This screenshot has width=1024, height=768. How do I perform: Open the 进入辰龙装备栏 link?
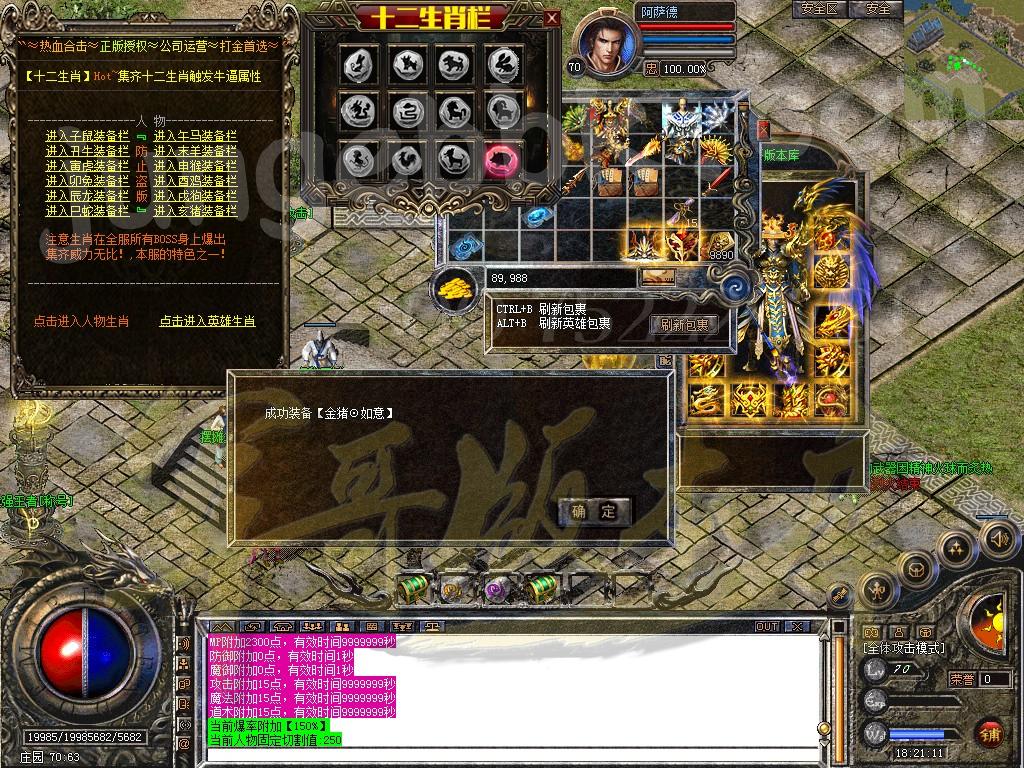point(87,196)
